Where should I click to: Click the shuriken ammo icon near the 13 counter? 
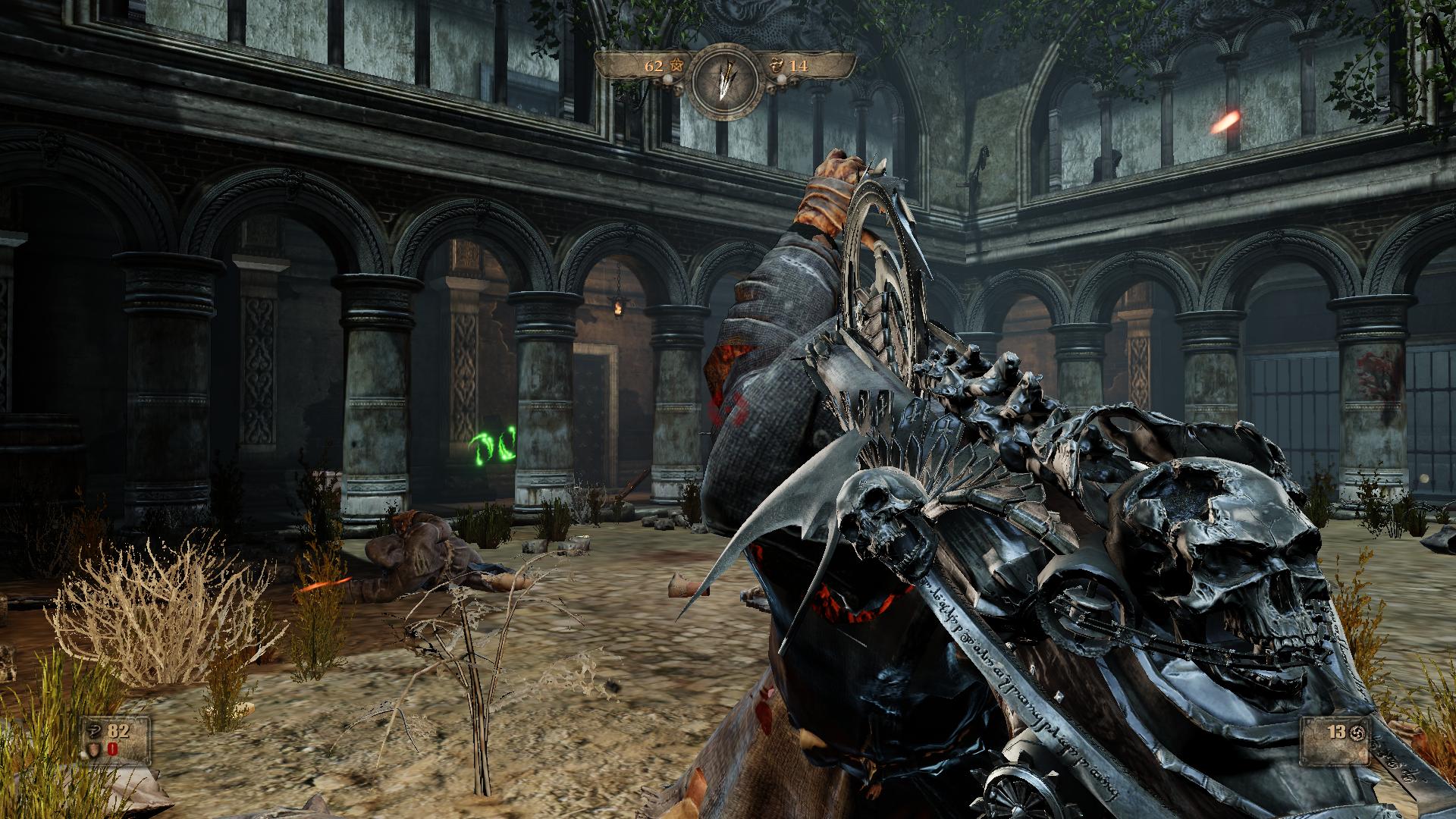pos(1357,734)
